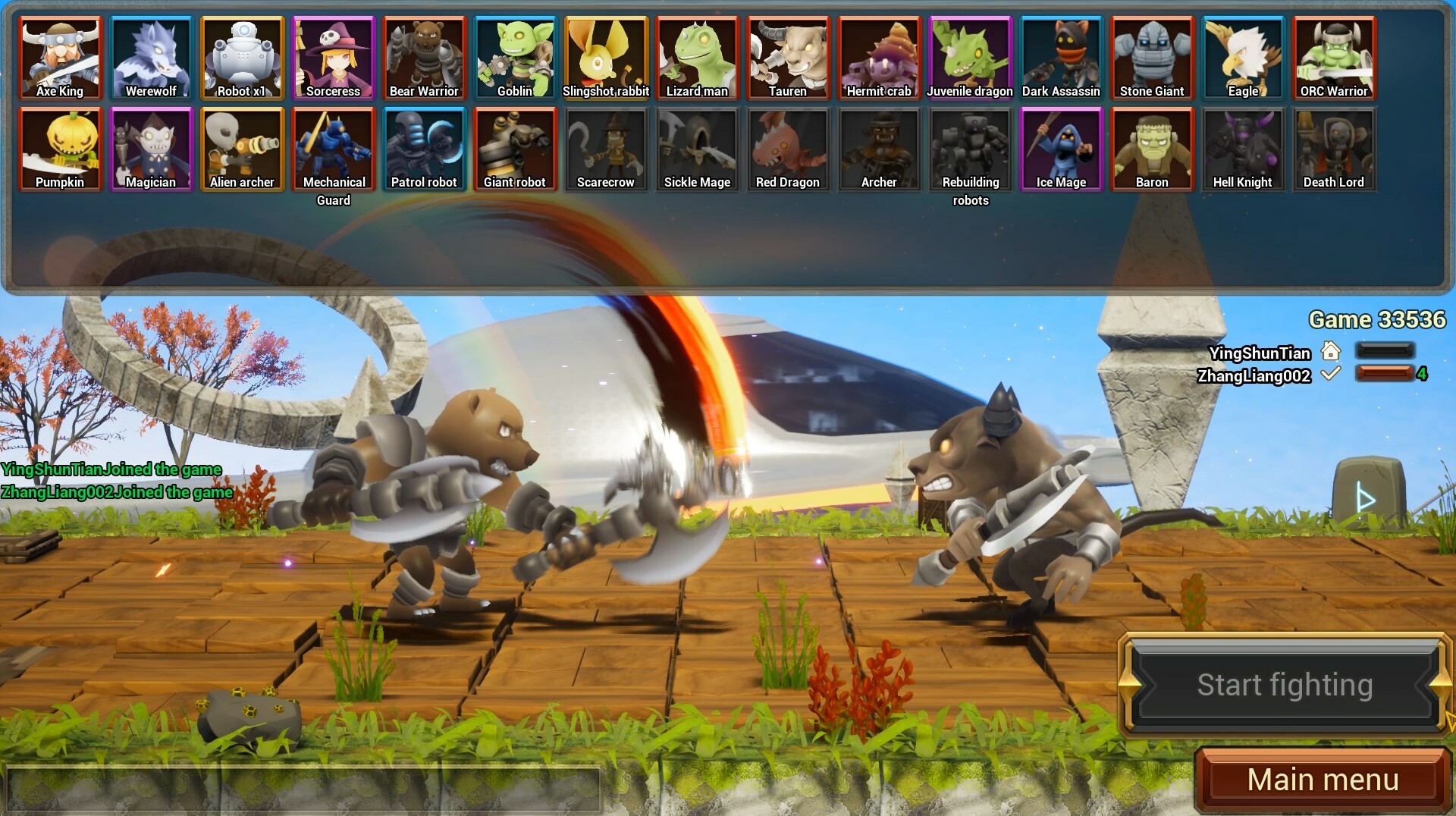Select the Death Lord character

[x=1334, y=149]
